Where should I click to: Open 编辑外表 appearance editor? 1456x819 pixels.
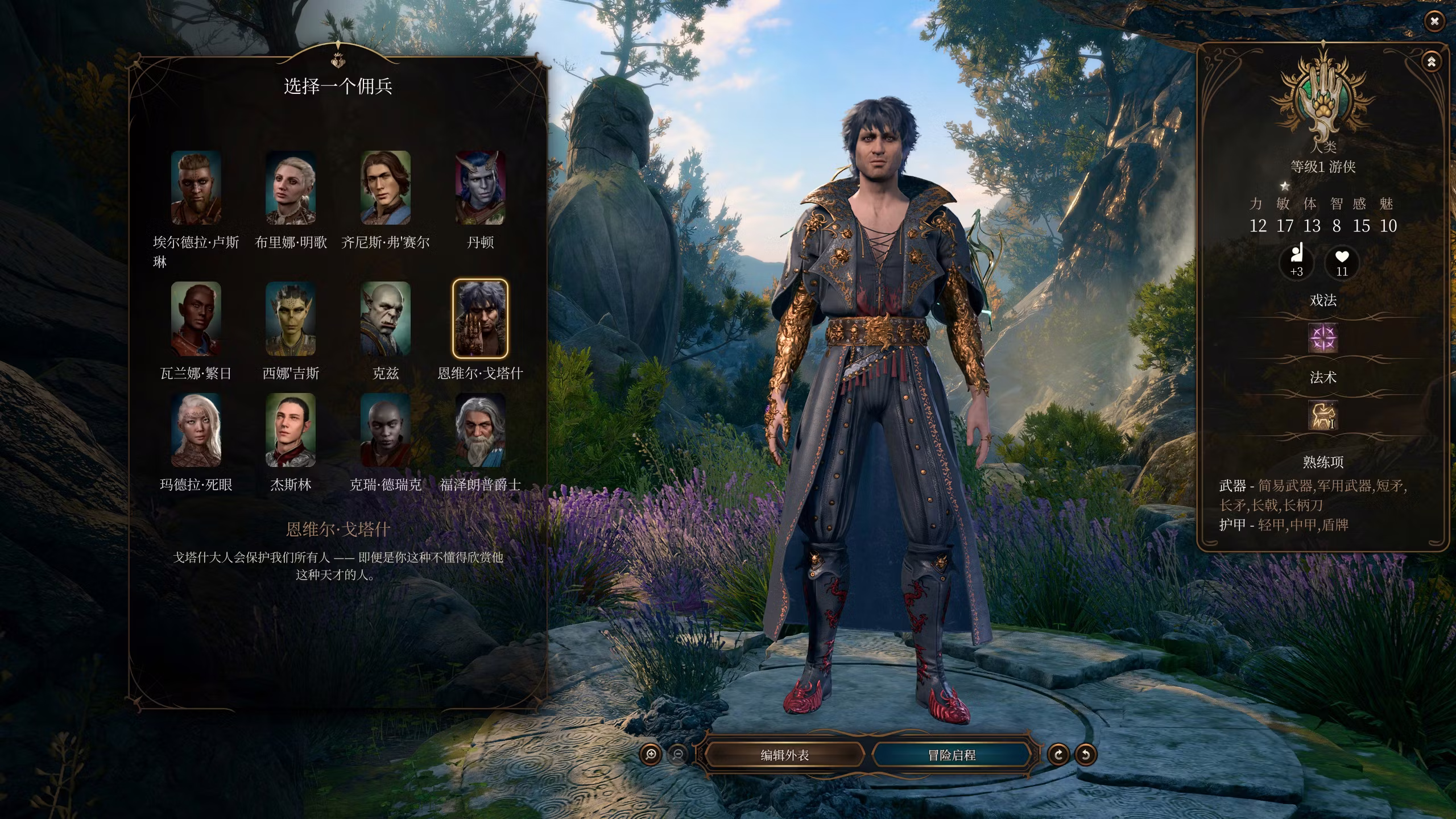(x=784, y=755)
